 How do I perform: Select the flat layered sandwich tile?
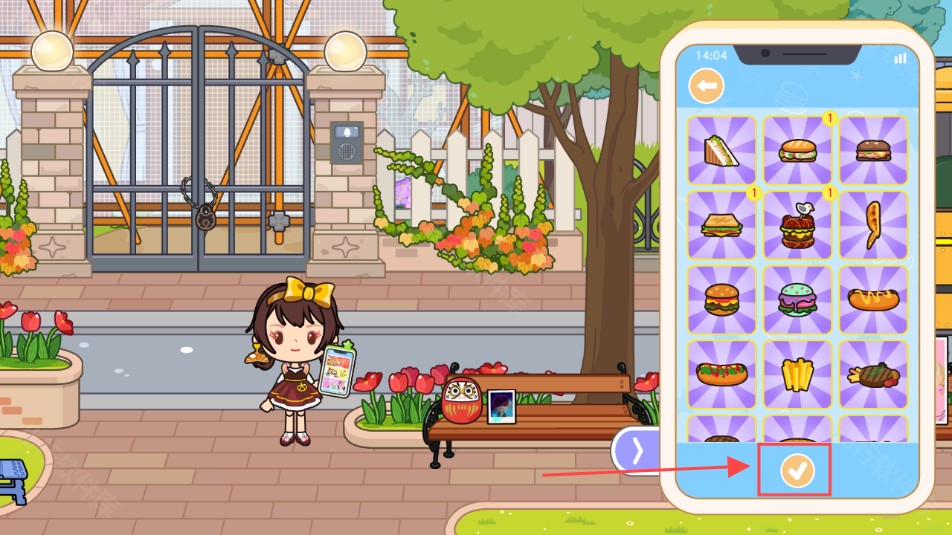point(721,226)
